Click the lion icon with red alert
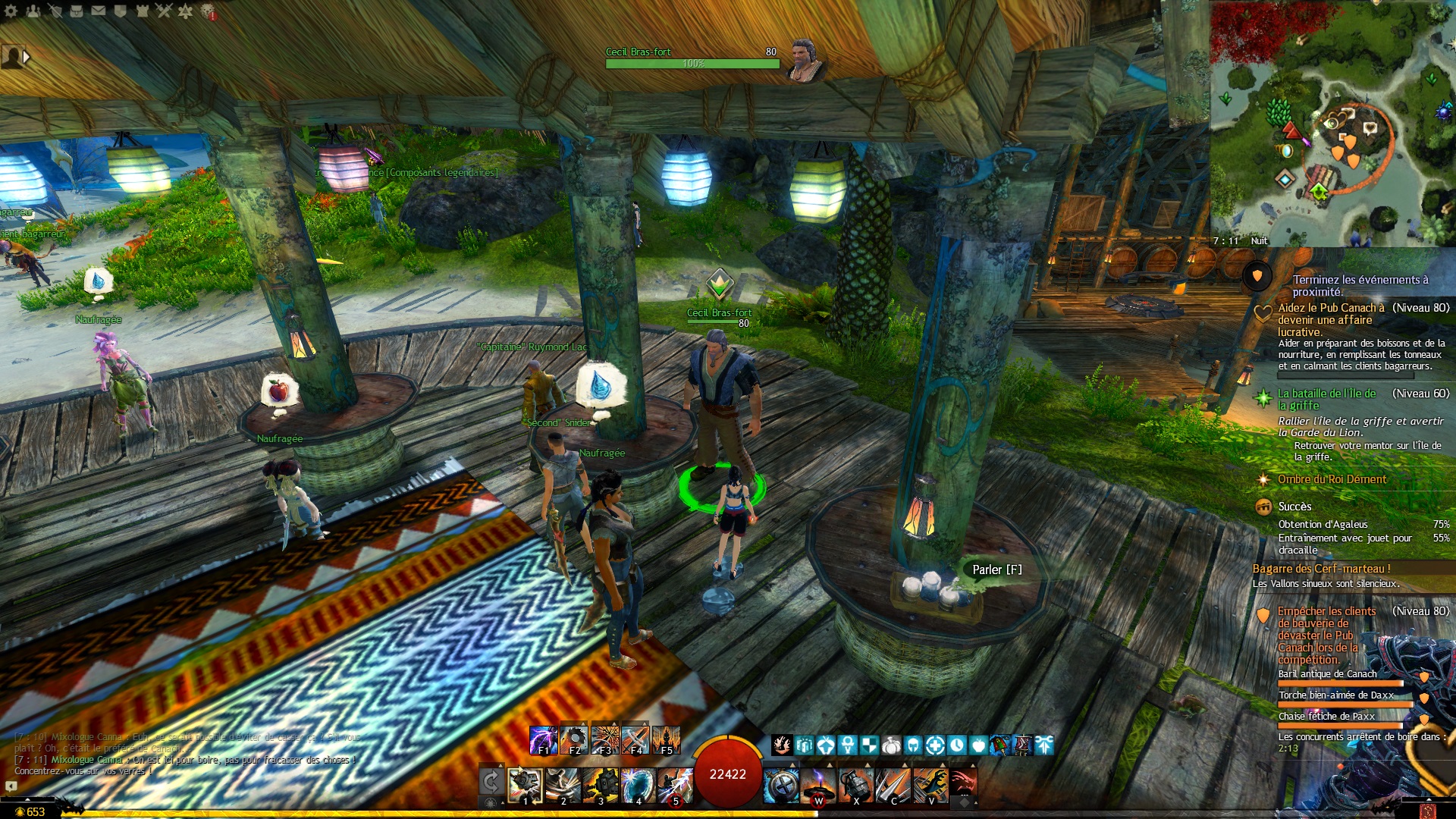 click(x=209, y=11)
